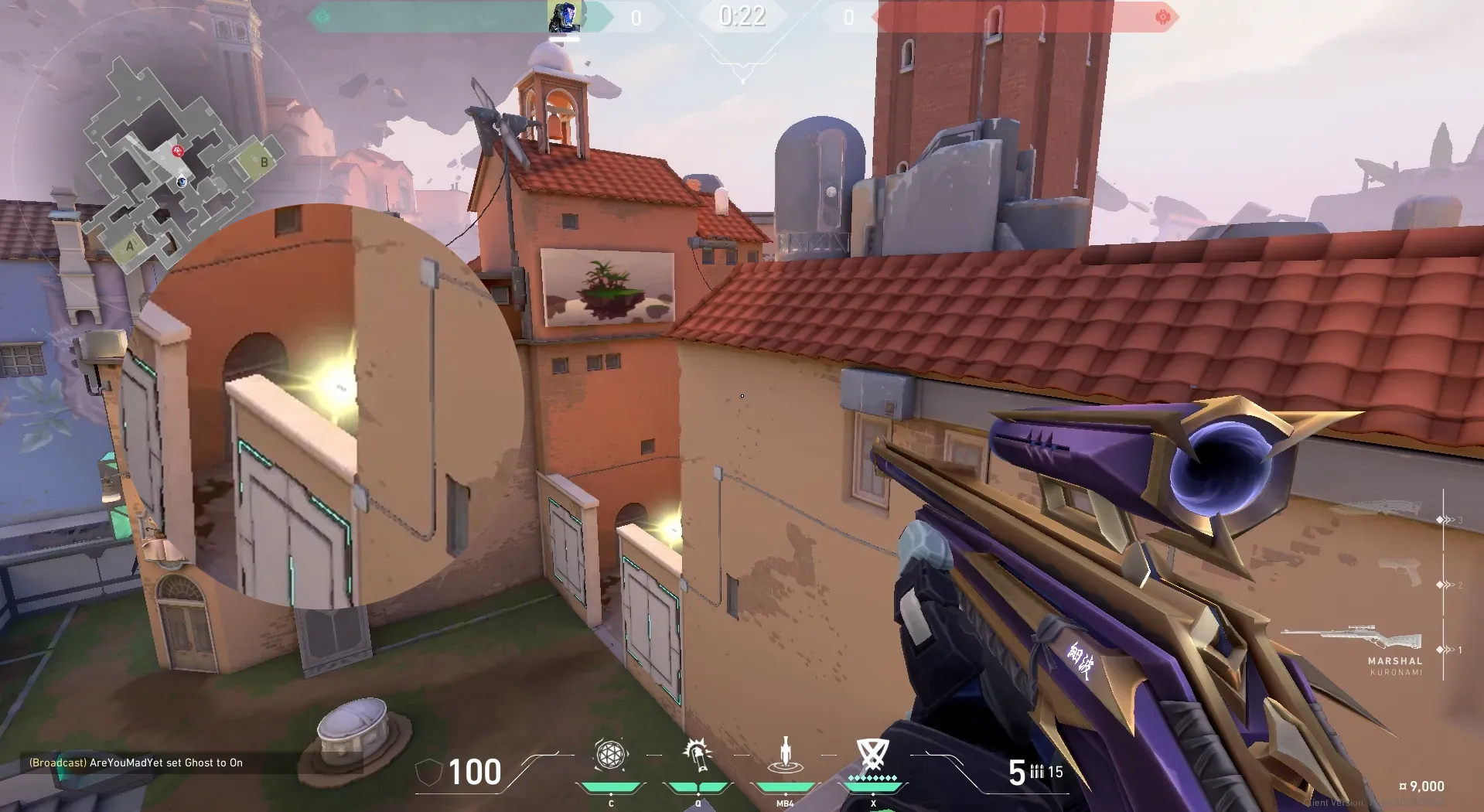The image size is (1484, 812).
Task: Activate the geodesic sphere ability
Action: [610, 755]
